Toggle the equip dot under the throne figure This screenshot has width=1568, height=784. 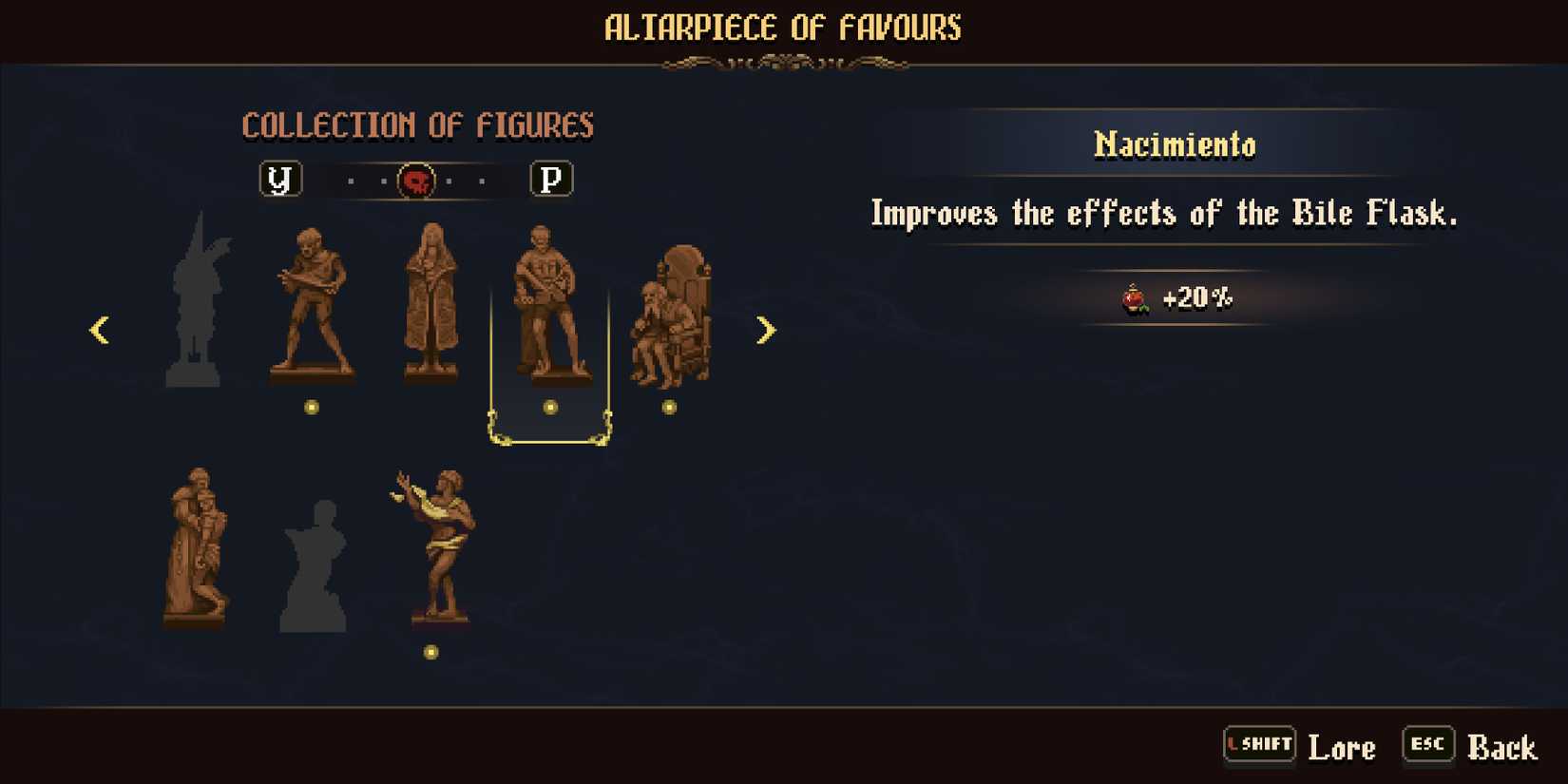(x=669, y=408)
